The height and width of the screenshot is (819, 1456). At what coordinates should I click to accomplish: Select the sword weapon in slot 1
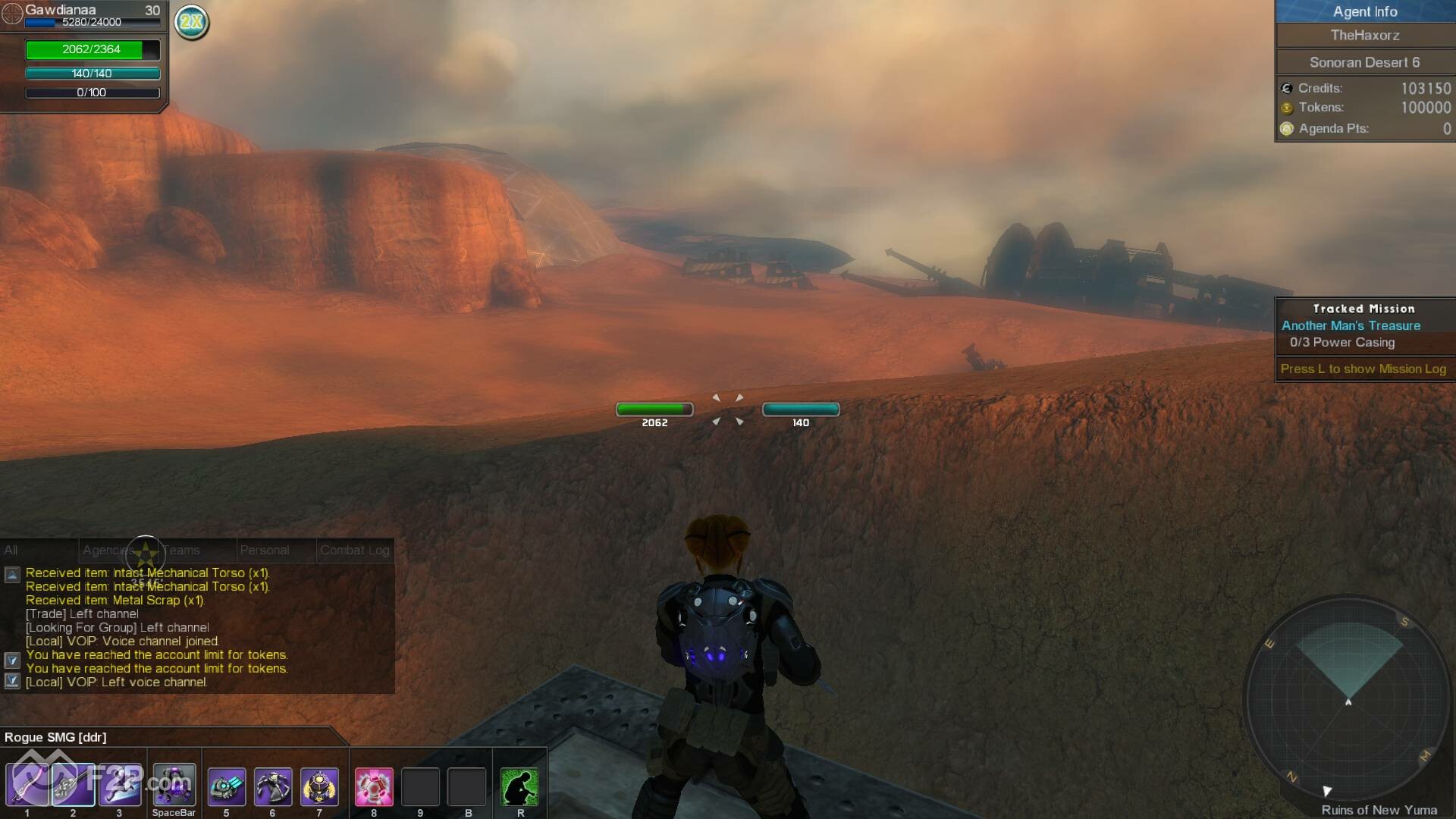[27, 785]
